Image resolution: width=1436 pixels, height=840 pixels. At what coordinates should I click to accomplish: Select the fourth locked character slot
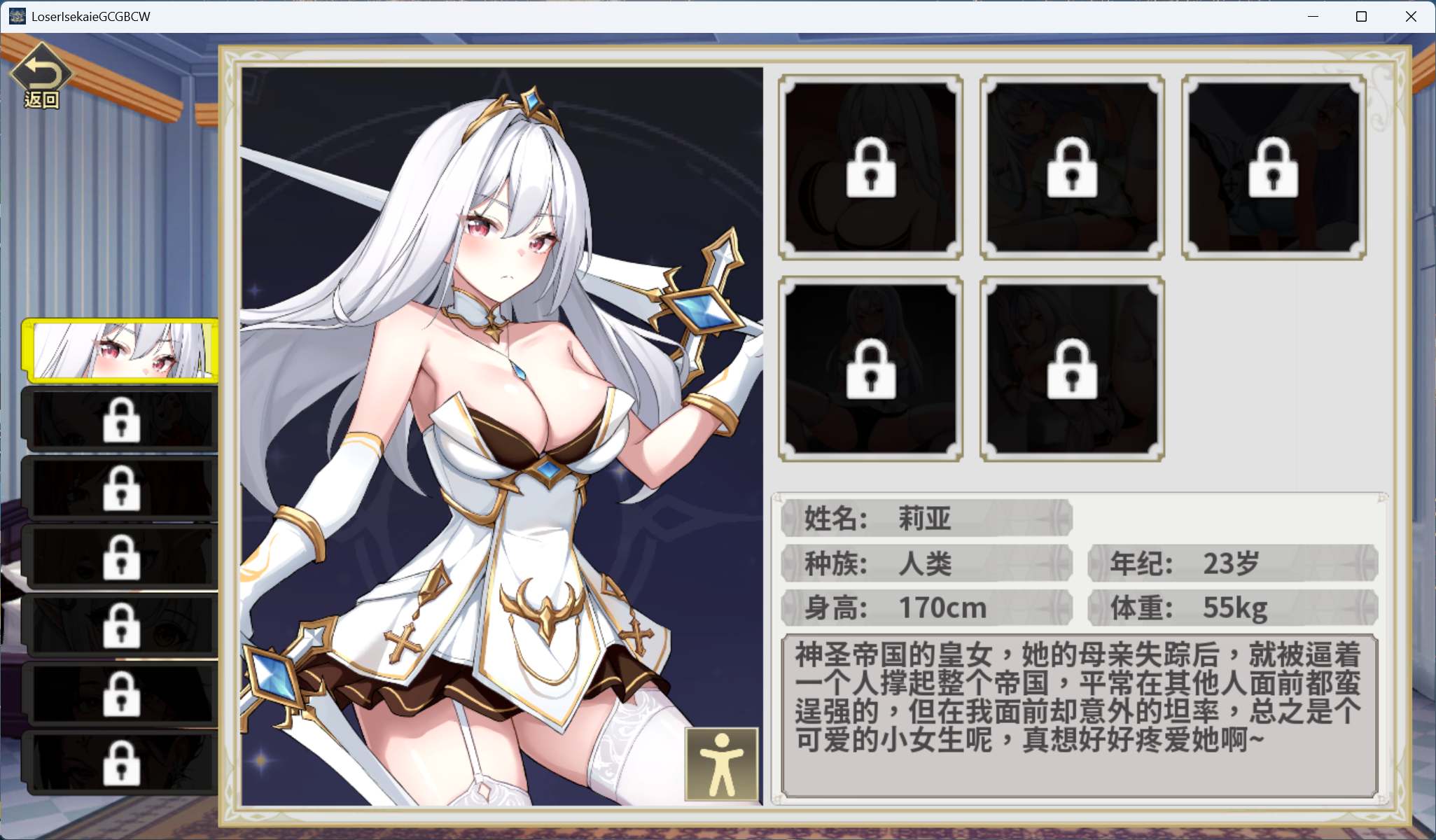point(120,556)
